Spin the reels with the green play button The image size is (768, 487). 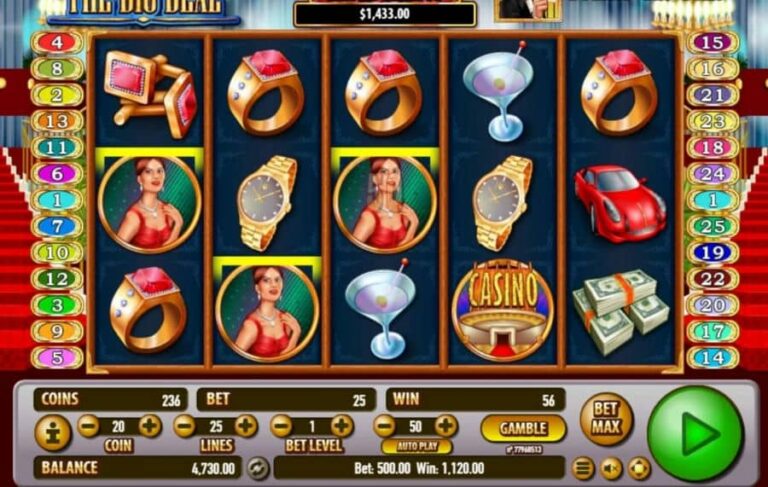(695, 433)
